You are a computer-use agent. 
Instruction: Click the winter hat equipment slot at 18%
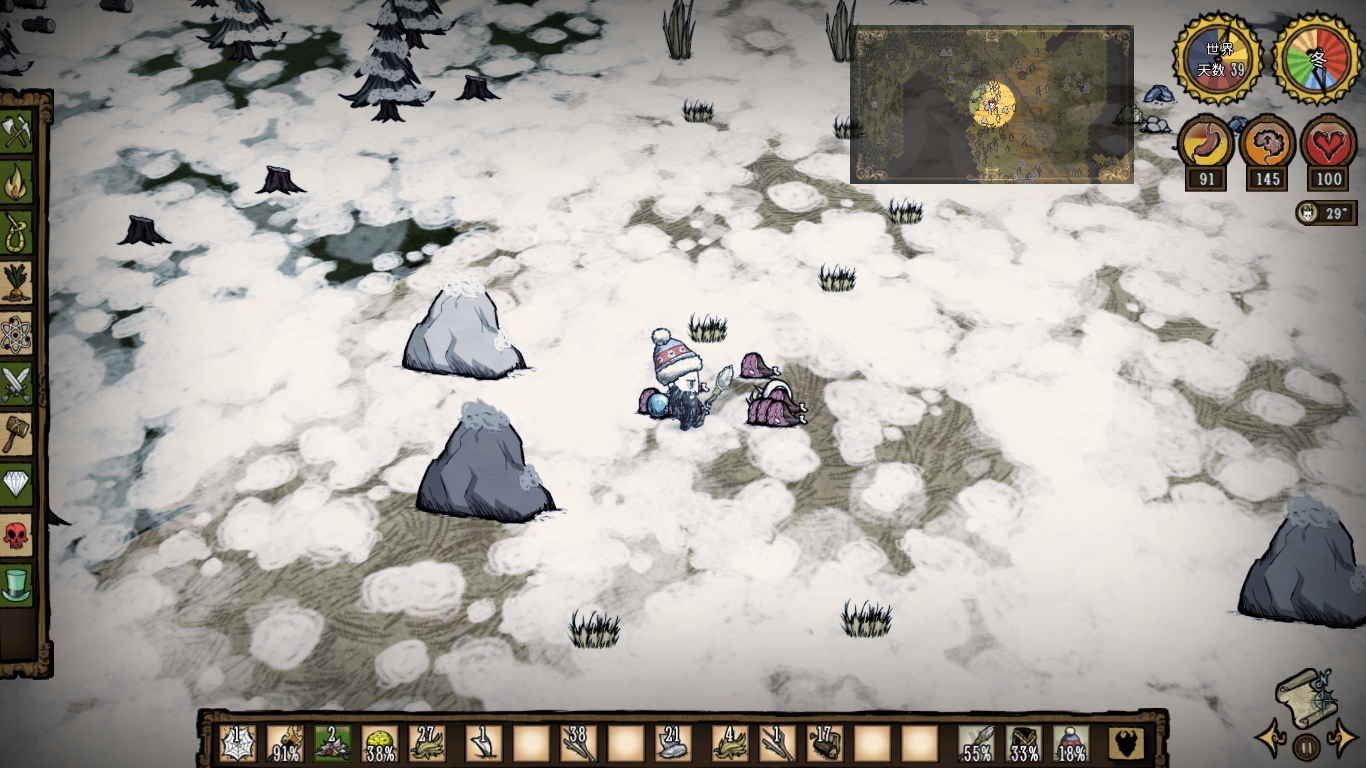click(1071, 744)
